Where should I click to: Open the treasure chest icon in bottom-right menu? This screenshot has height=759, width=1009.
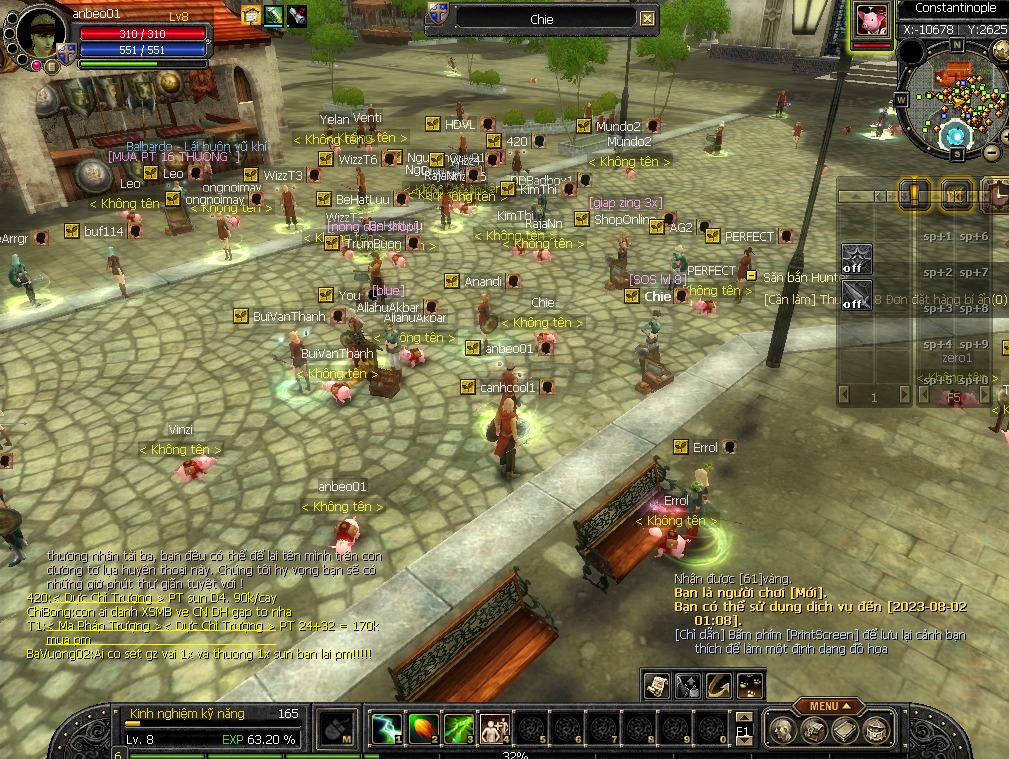[876, 731]
